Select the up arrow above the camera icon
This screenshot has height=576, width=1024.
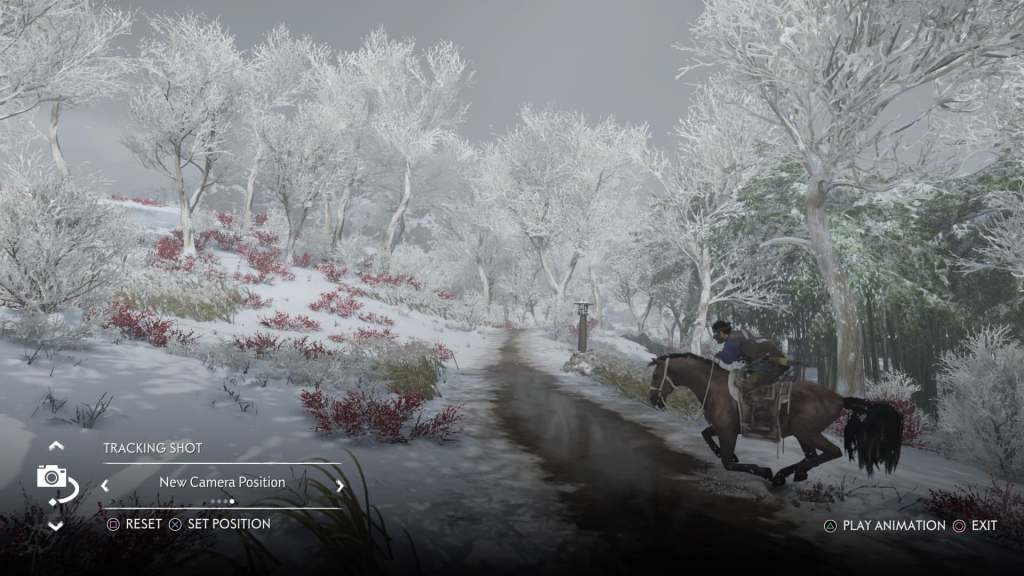pyautogui.click(x=56, y=446)
